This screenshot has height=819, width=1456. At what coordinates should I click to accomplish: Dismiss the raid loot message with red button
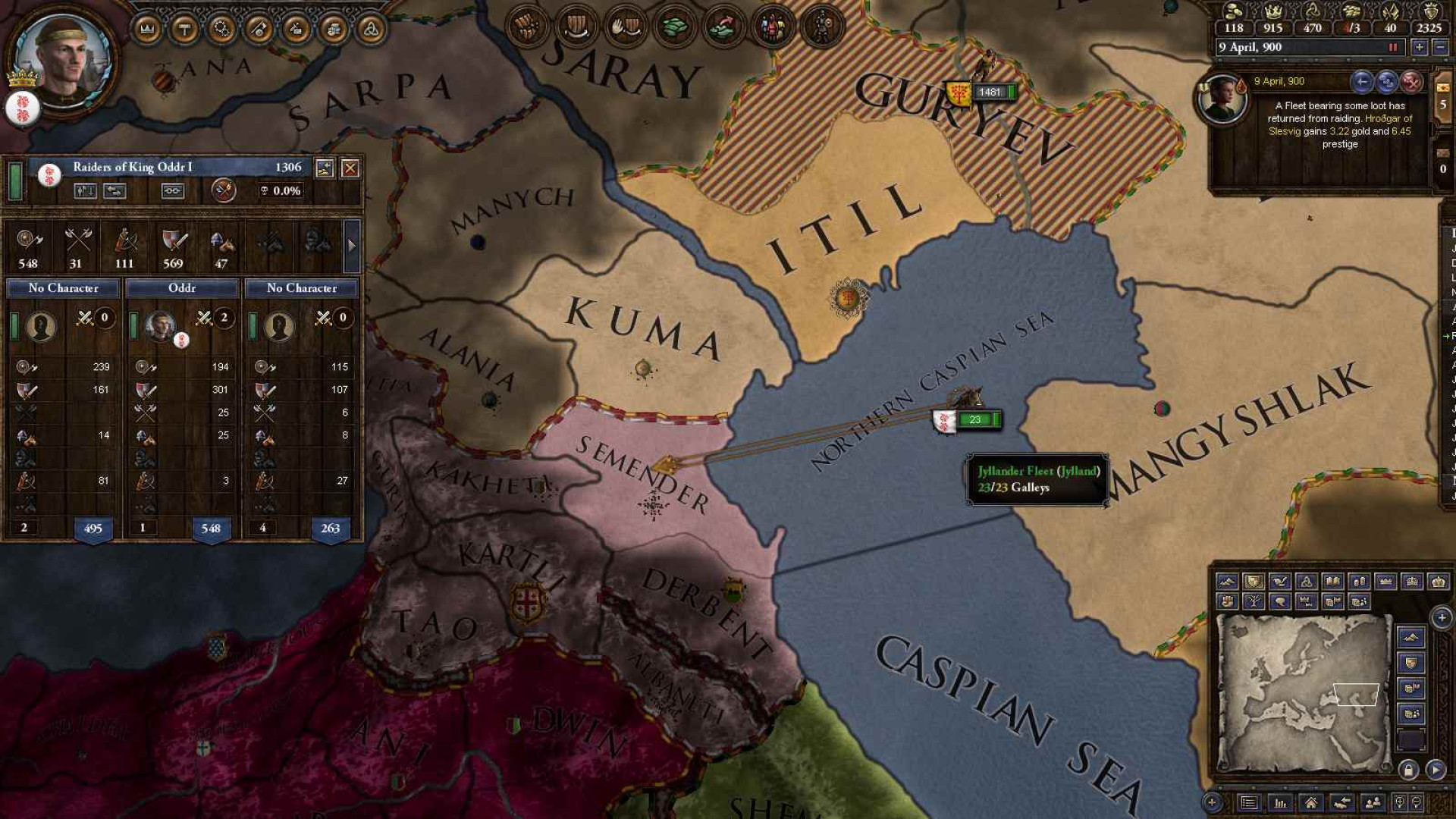(1411, 81)
